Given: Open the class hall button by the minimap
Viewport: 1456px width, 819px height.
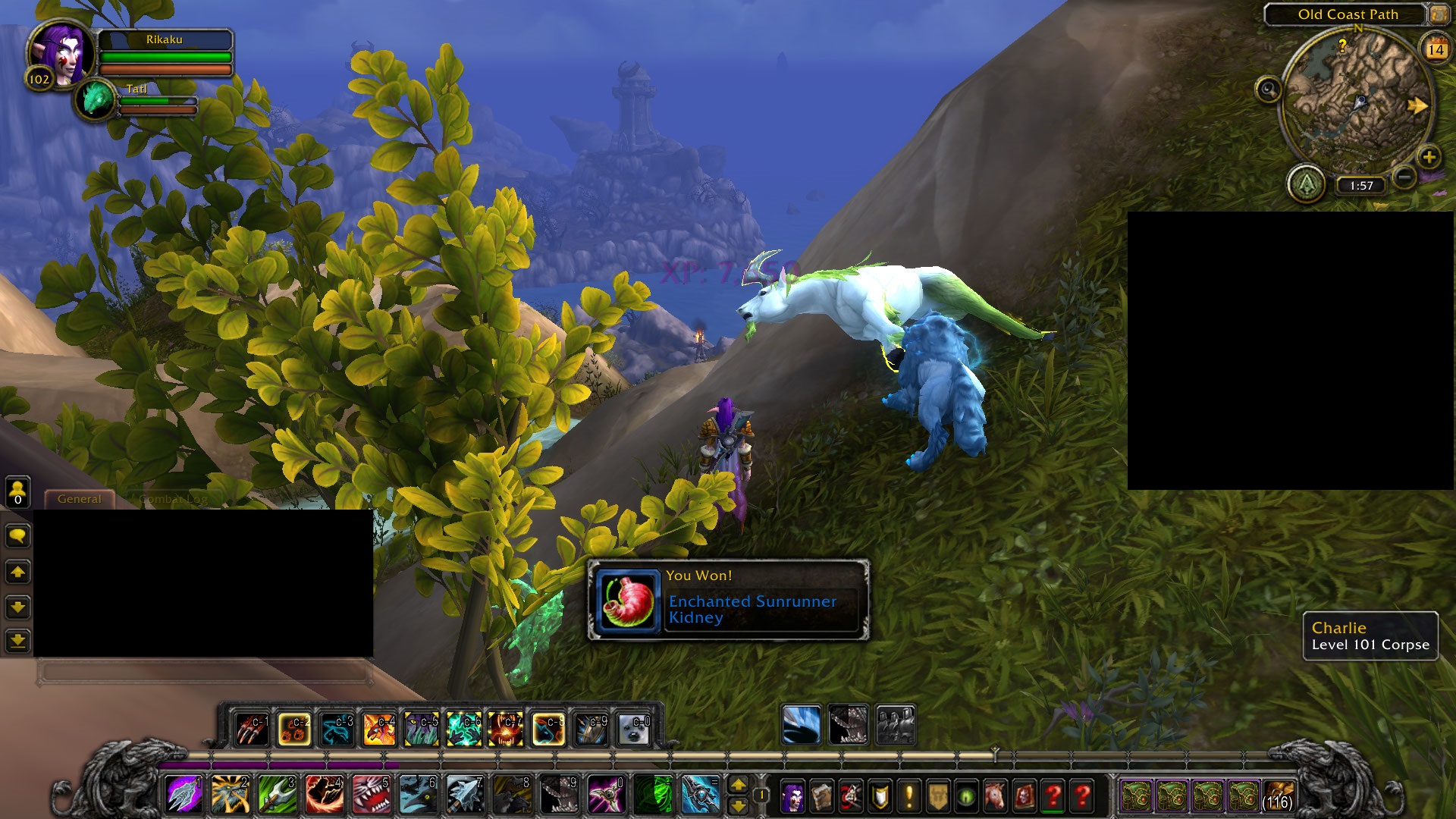Looking at the screenshot, I should tap(1306, 184).
